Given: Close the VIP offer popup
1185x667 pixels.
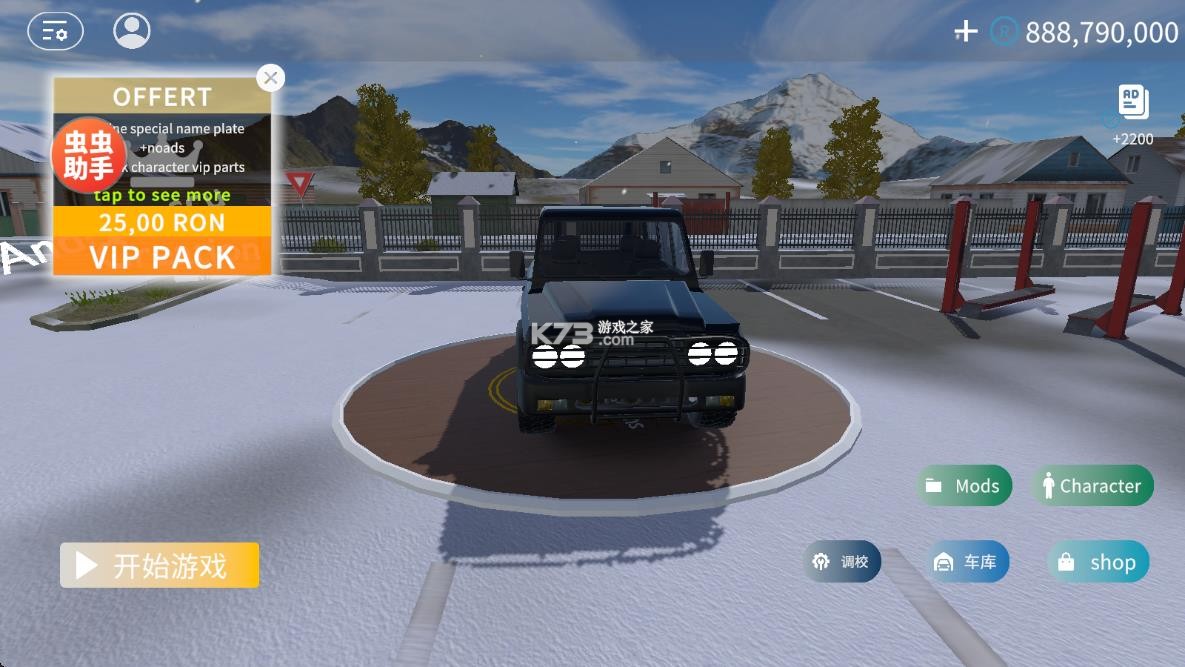Looking at the screenshot, I should 270,78.
